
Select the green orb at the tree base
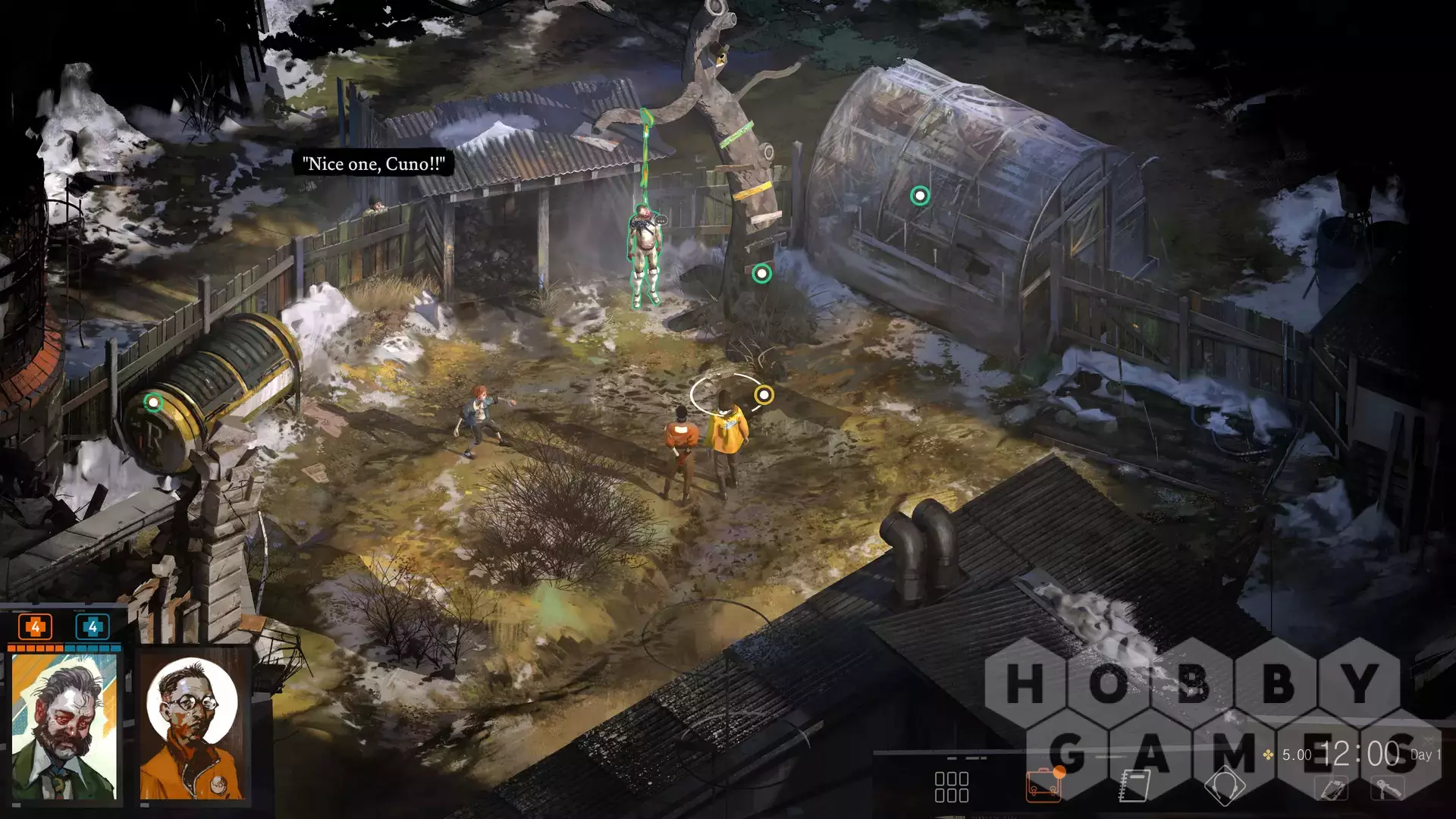(x=761, y=274)
